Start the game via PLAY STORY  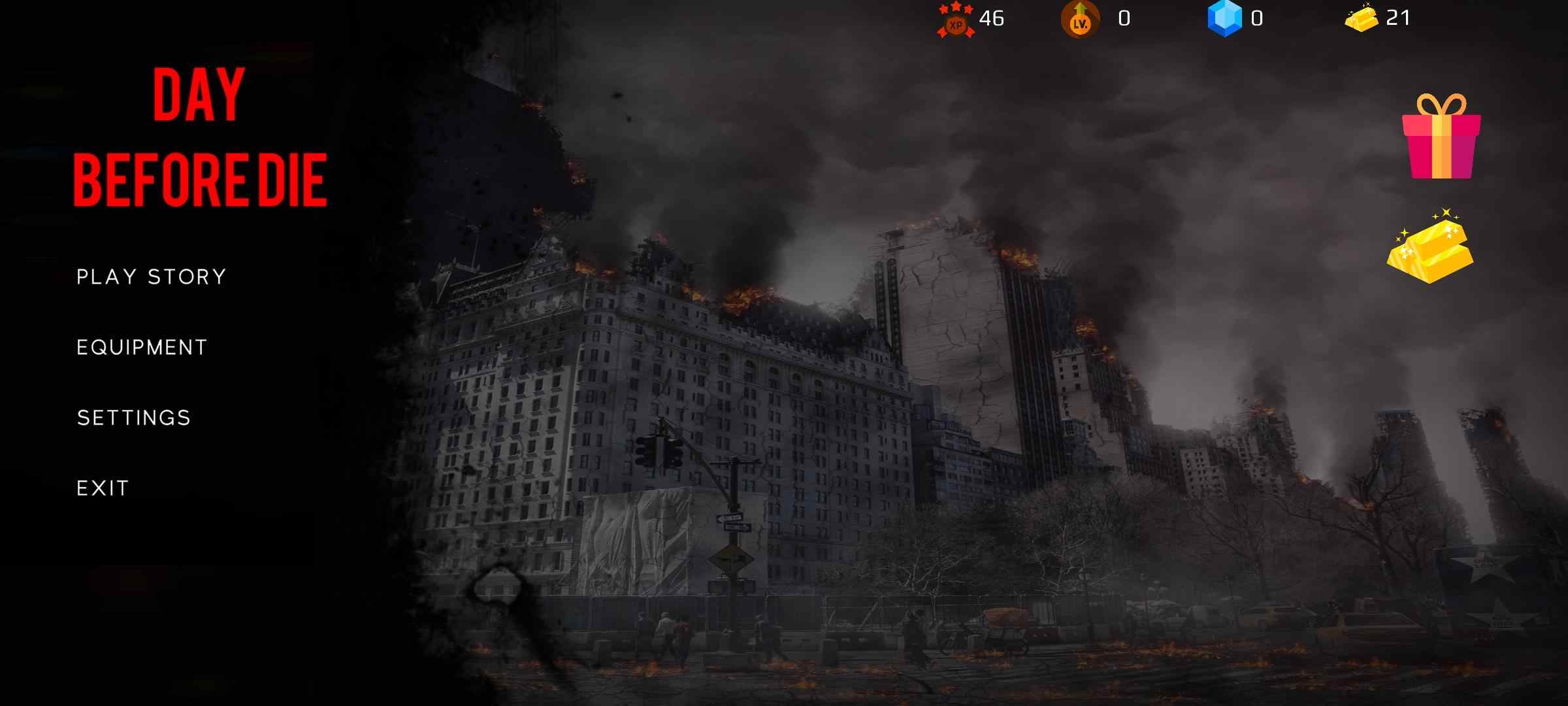pos(150,277)
